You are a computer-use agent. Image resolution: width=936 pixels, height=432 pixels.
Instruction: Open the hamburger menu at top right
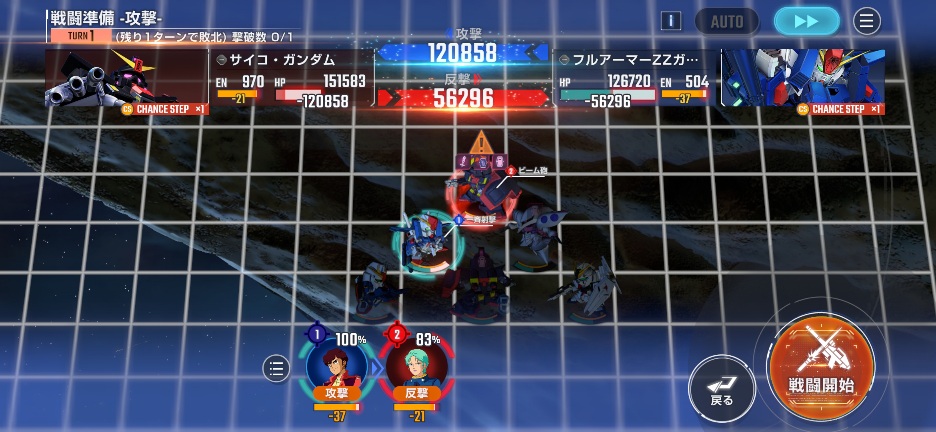tap(867, 21)
